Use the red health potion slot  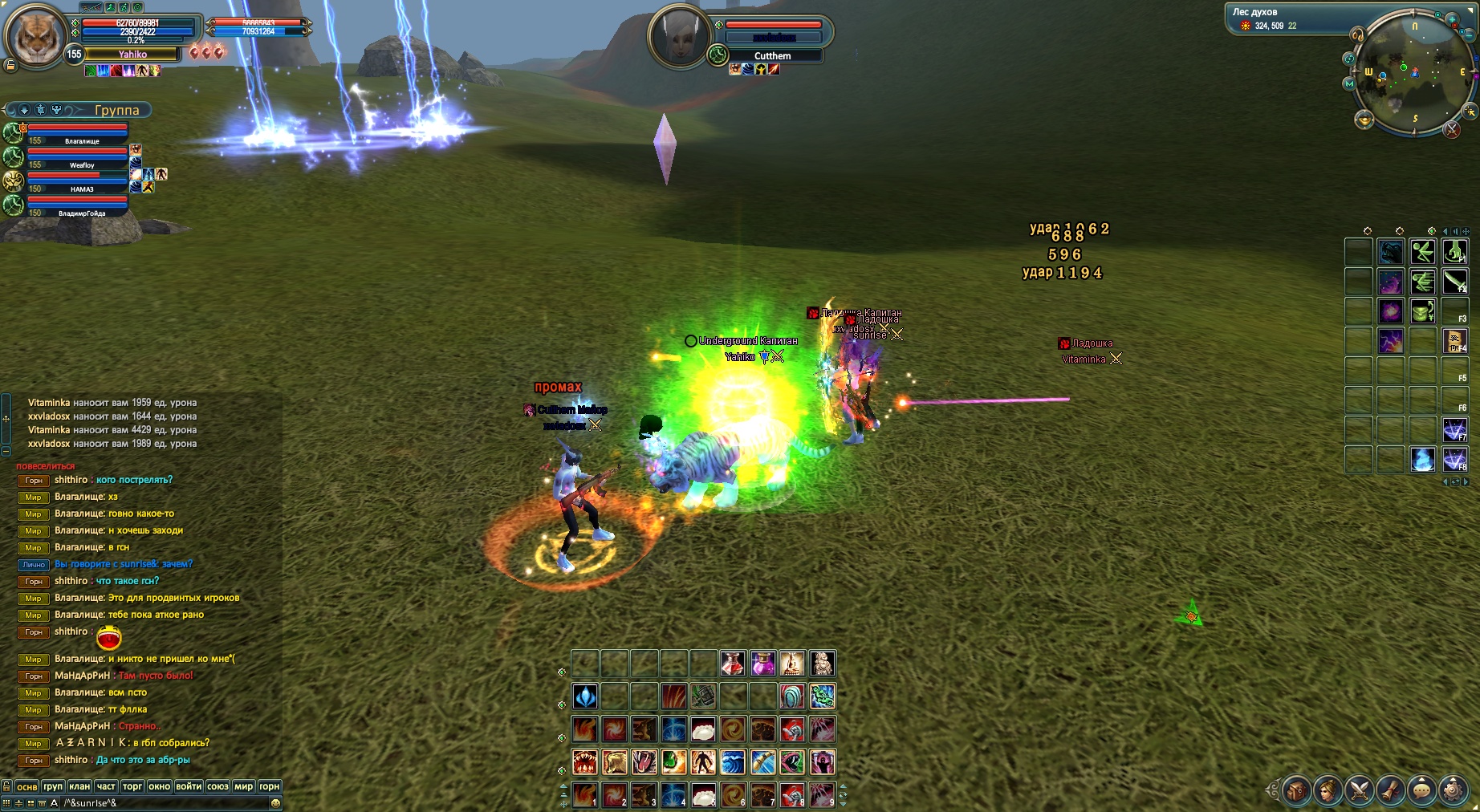click(x=733, y=664)
